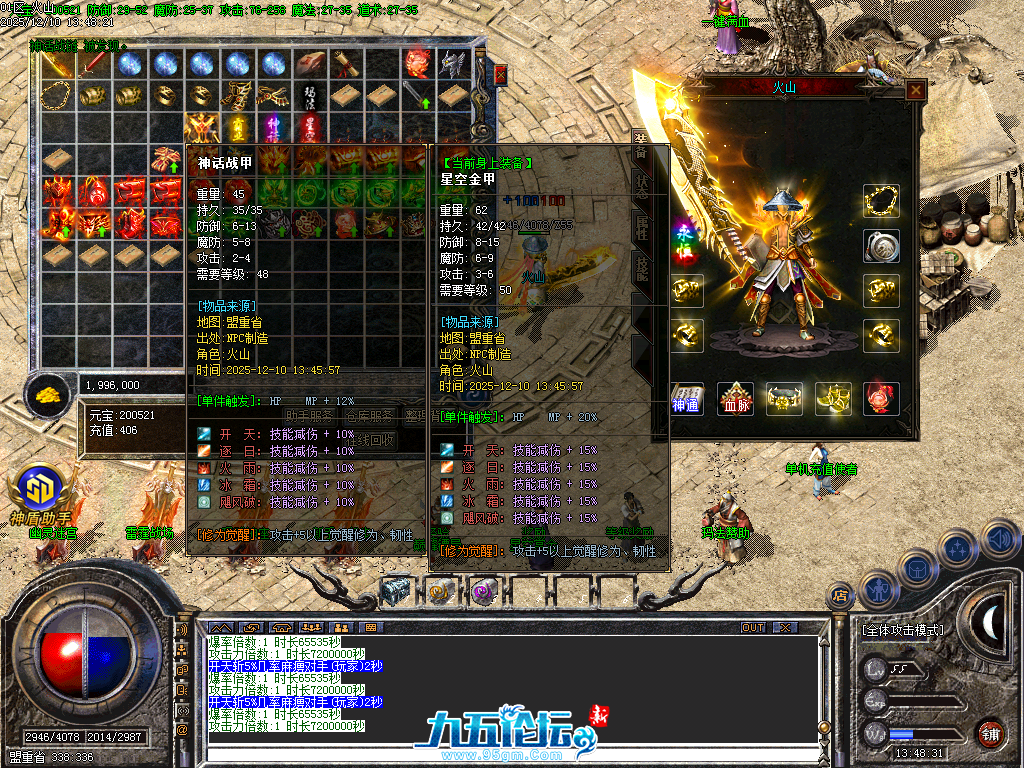Open the 神通 skill book slot
Image resolution: width=1024 pixels, height=768 pixels.
point(688,398)
